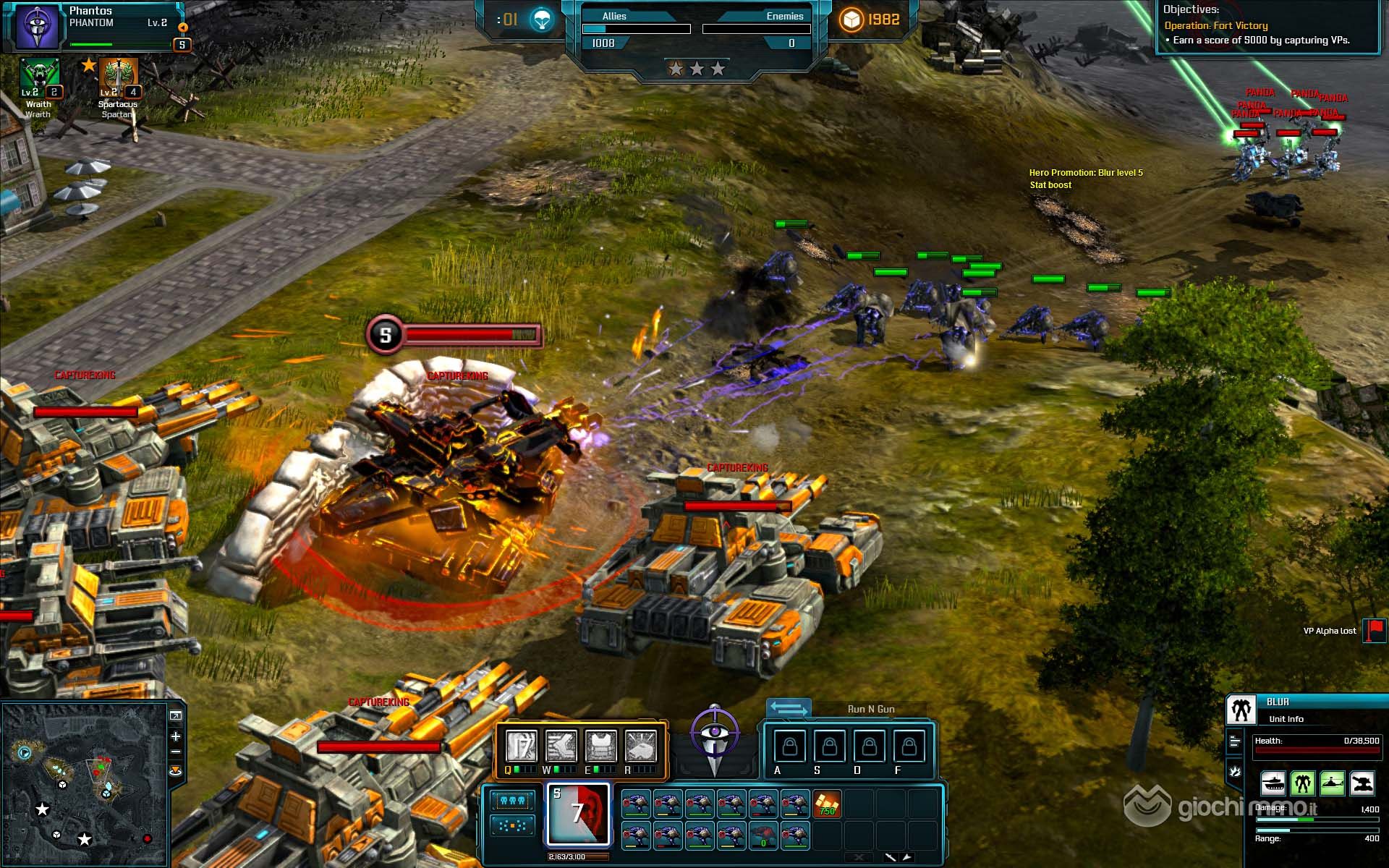The width and height of the screenshot is (1389, 868).
Task: Choose the three-soldier group selection button
Action: point(512,801)
